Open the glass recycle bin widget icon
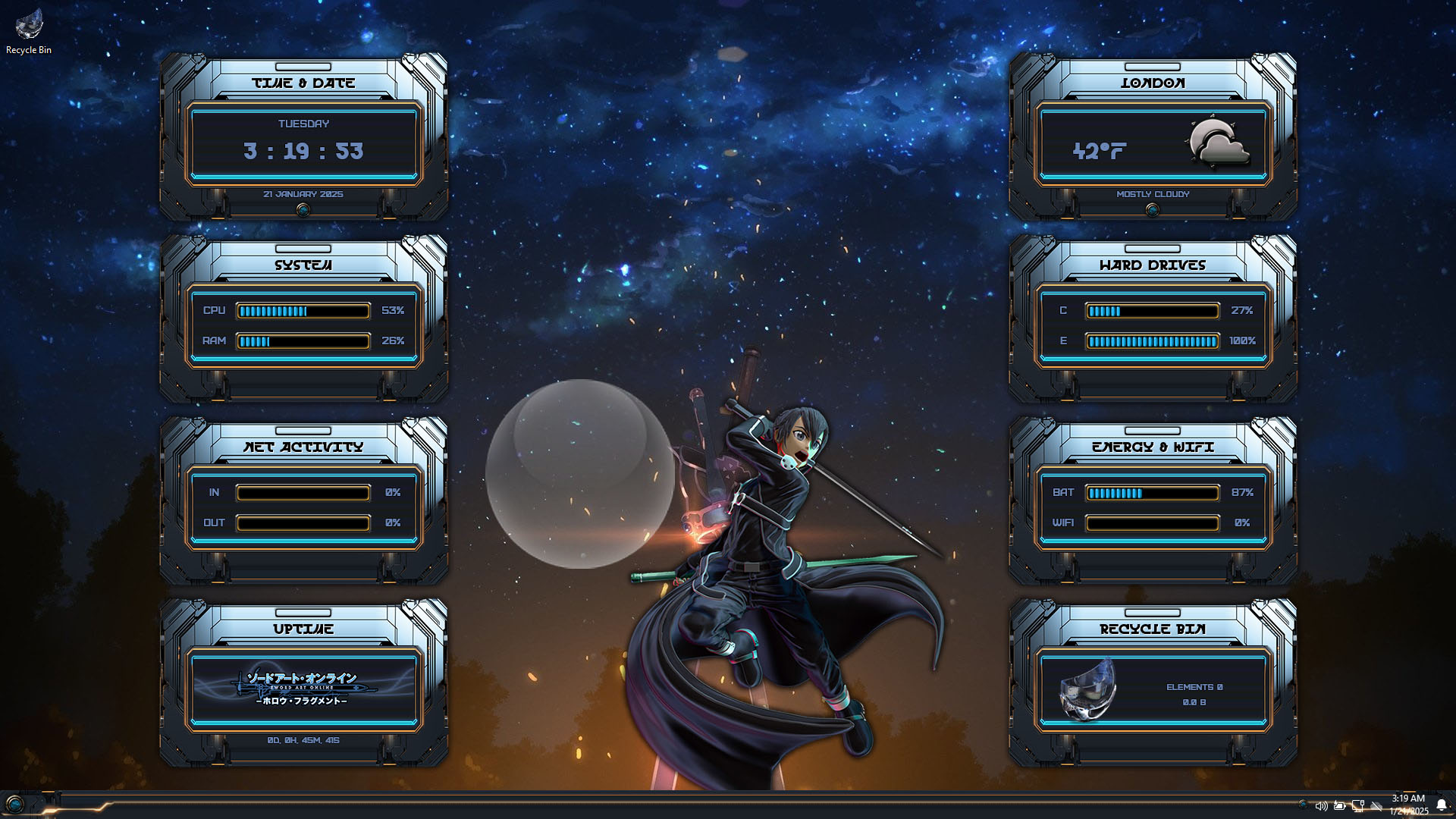Viewport: 1456px width, 819px height. 1087,689
